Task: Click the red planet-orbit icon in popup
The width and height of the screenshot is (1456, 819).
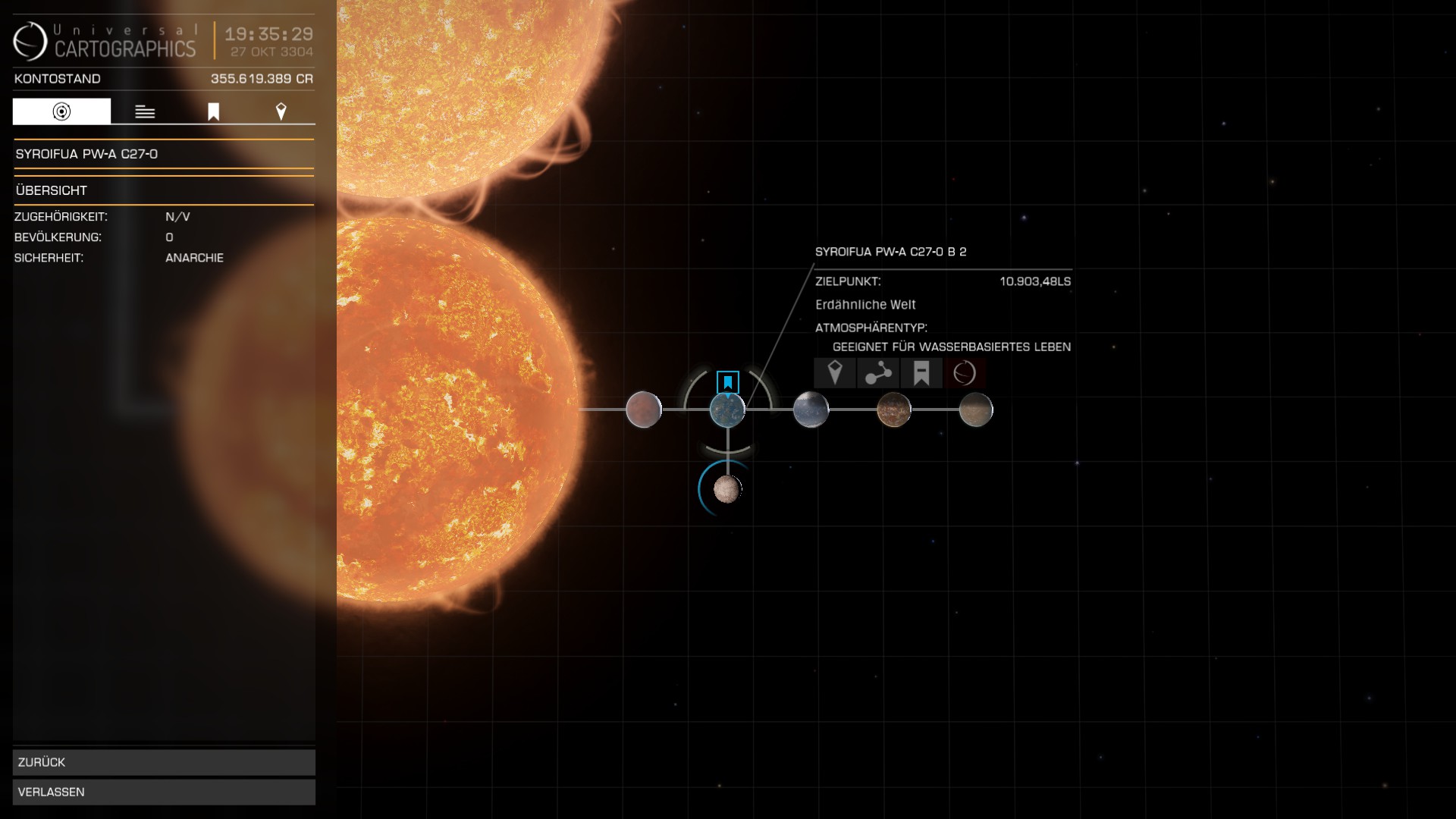Action: [965, 373]
